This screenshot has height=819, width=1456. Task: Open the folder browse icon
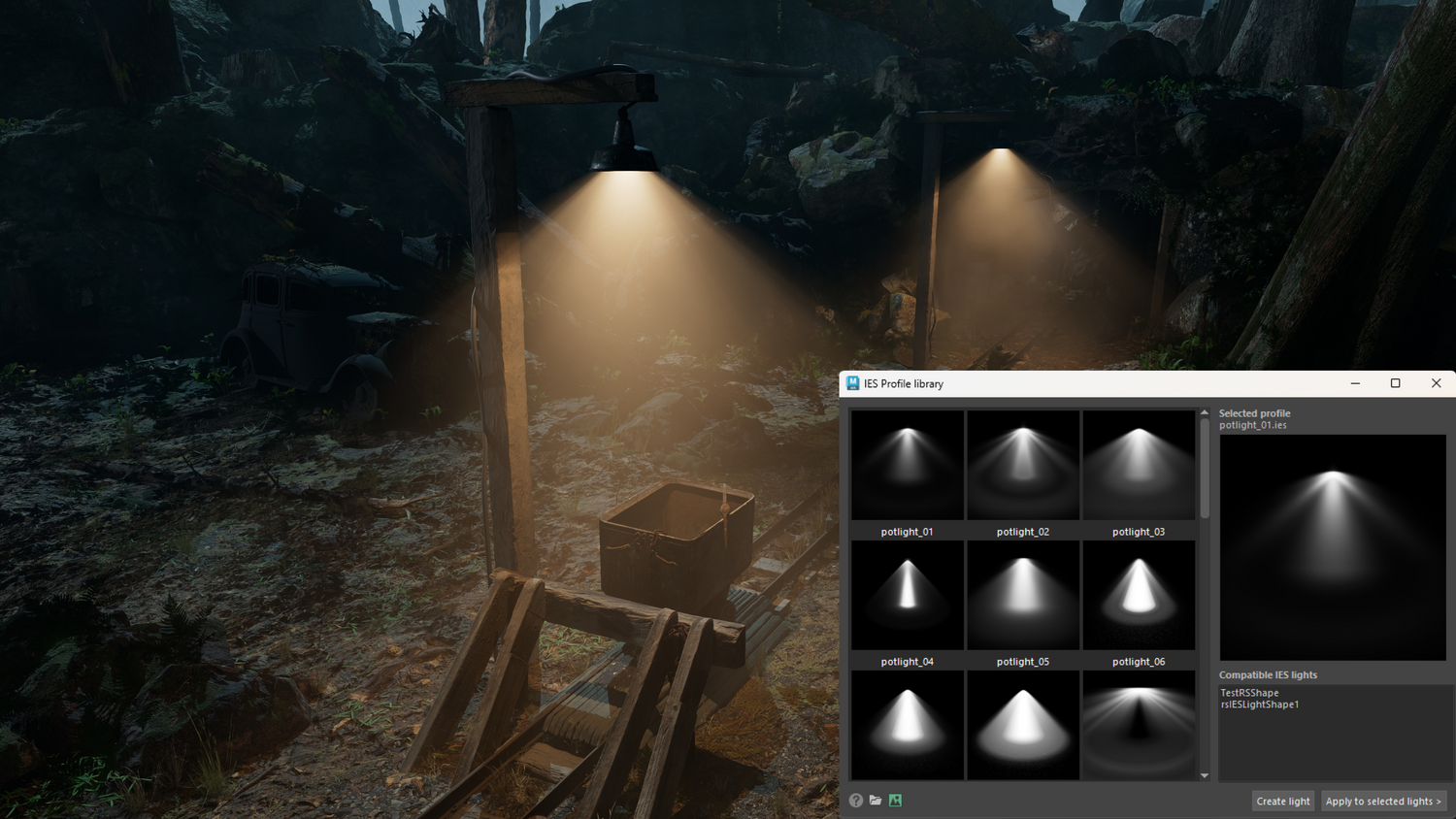point(876,801)
